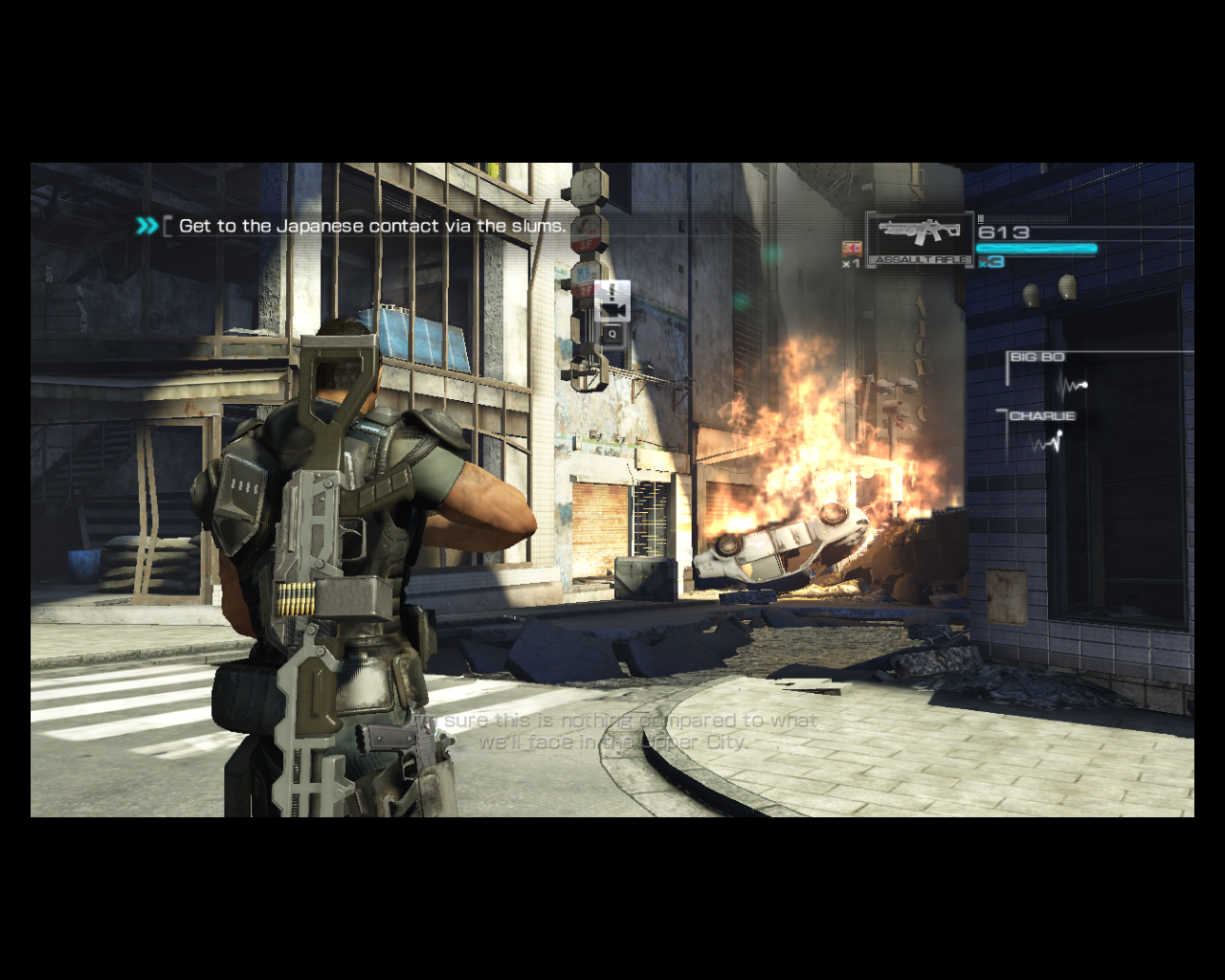1225x980 pixels.
Task: Choose squad member Charlie's status entry
Action: (x=1041, y=416)
